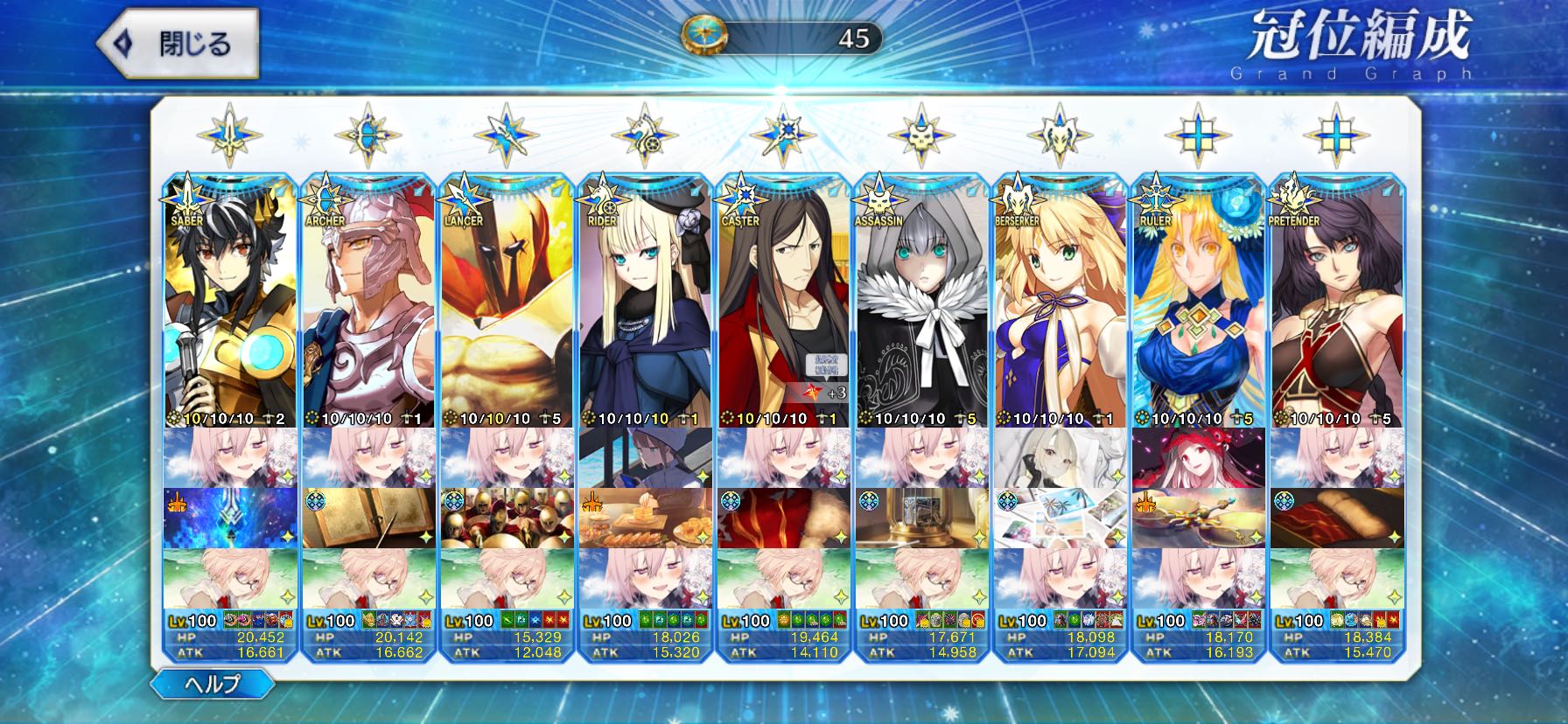Select the Lancer servant card
The width and height of the screenshot is (1568, 724).
click(507, 306)
